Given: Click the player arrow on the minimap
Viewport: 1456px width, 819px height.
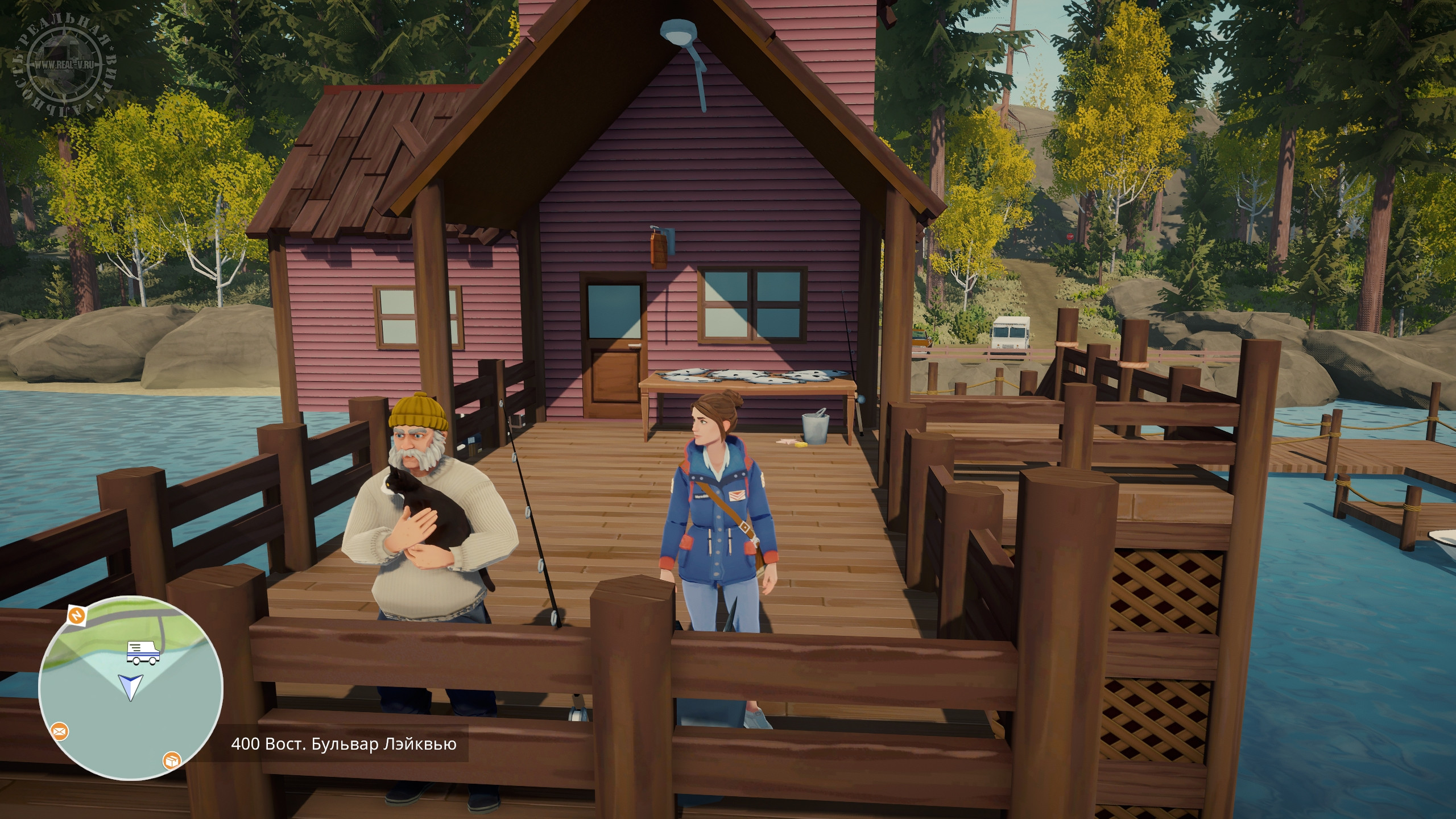Looking at the screenshot, I should pos(130,686).
